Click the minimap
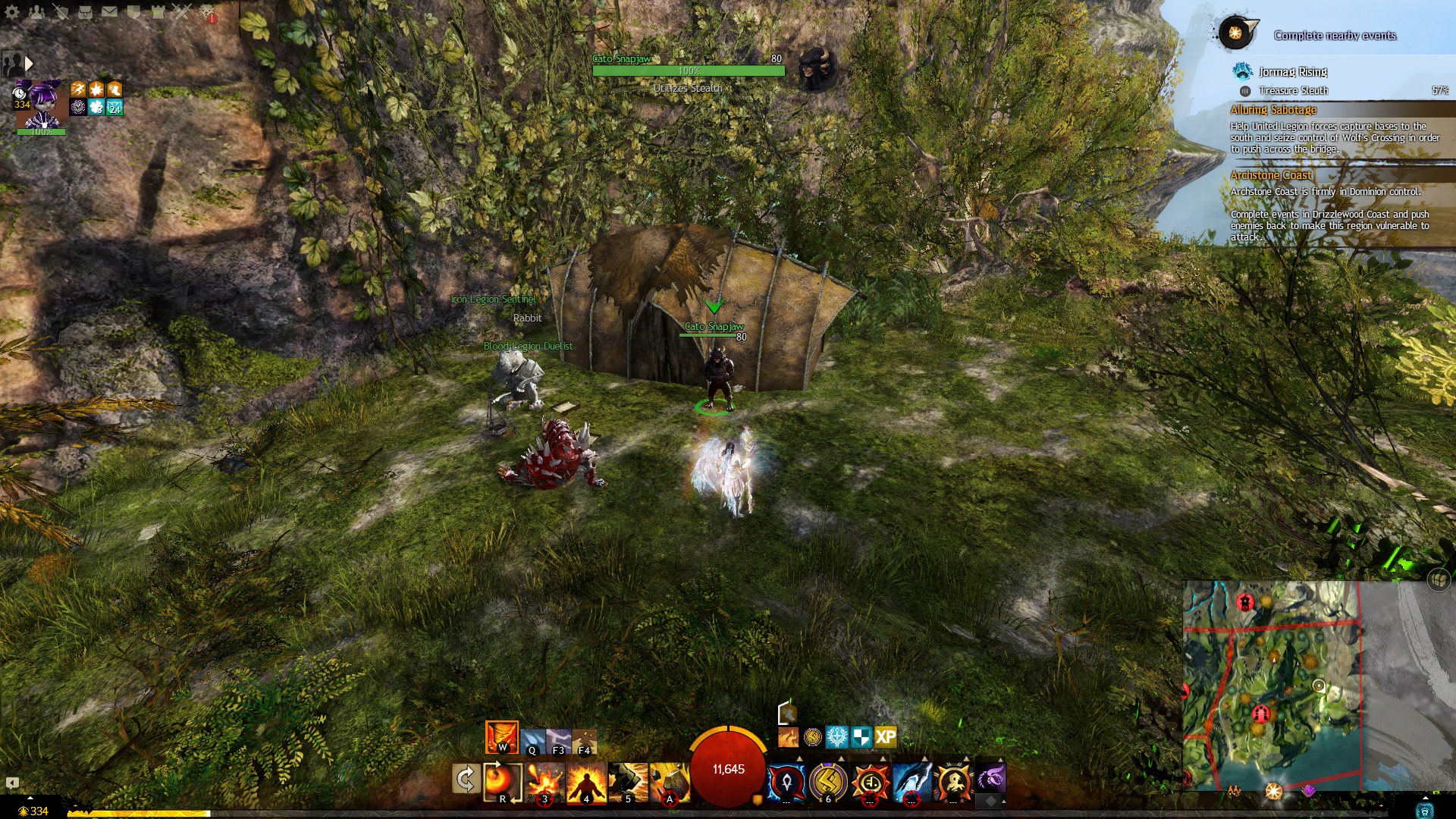The image size is (1456, 819). pos(1272,685)
